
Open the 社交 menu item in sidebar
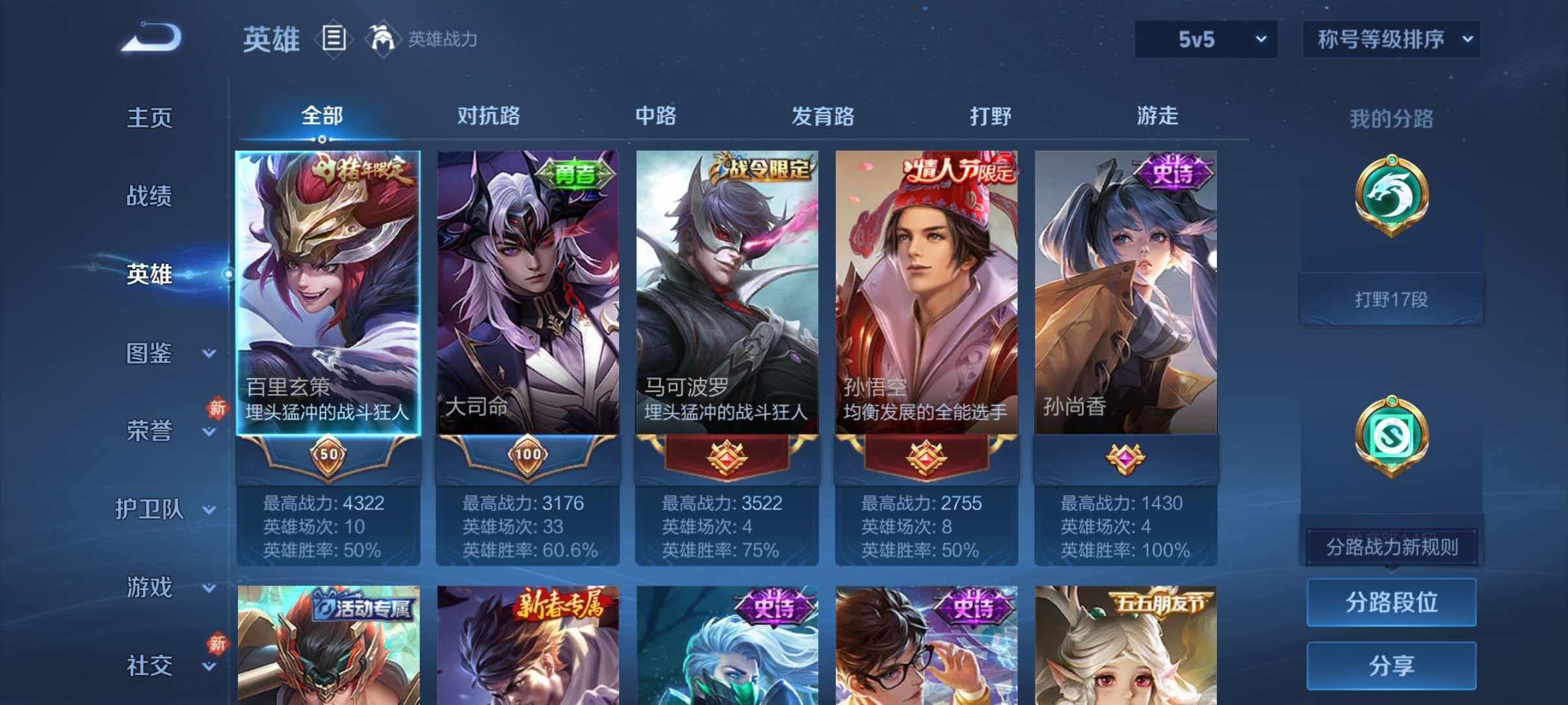[x=151, y=667]
